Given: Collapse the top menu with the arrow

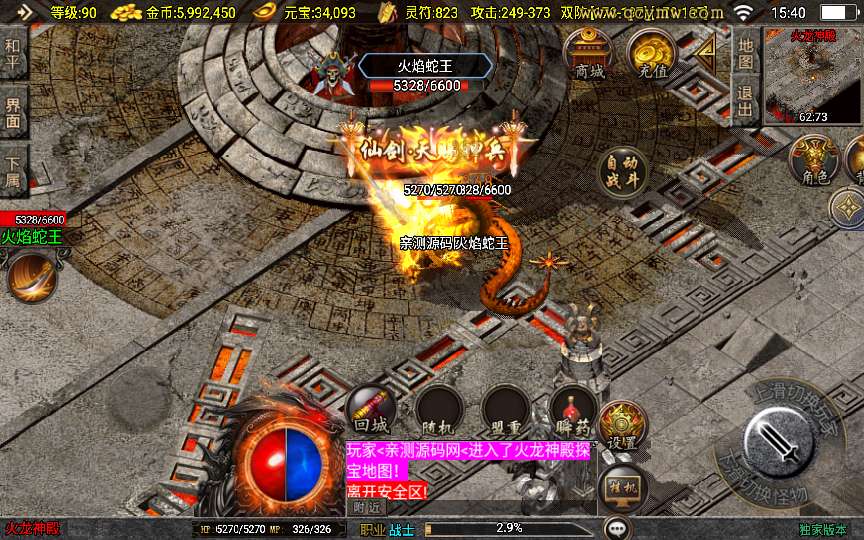Looking at the screenshot, I should [708, 52].
